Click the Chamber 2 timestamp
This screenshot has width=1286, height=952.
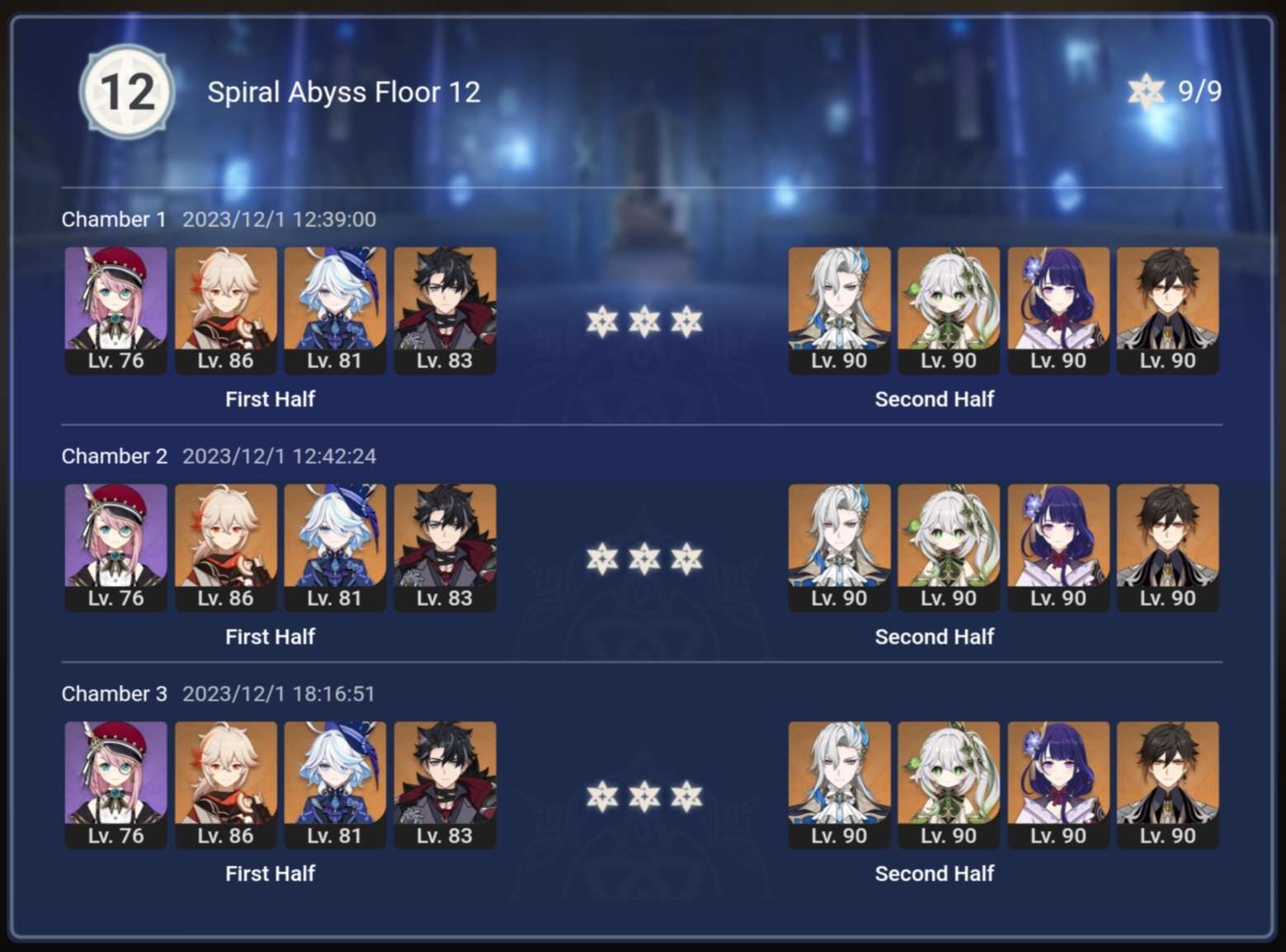click(279, 455)
